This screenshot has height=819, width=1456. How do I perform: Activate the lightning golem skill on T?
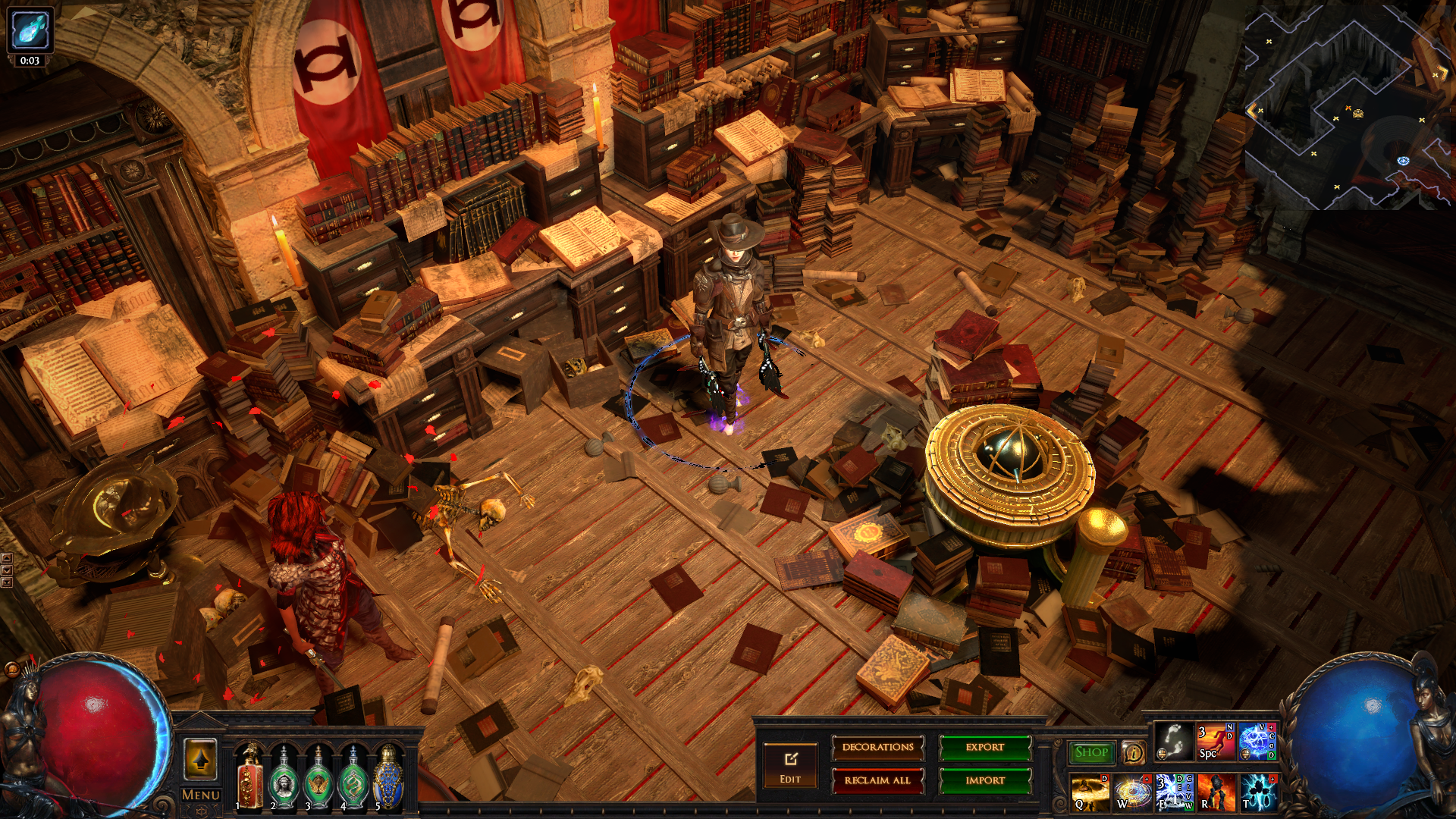tap(1257, 792)
